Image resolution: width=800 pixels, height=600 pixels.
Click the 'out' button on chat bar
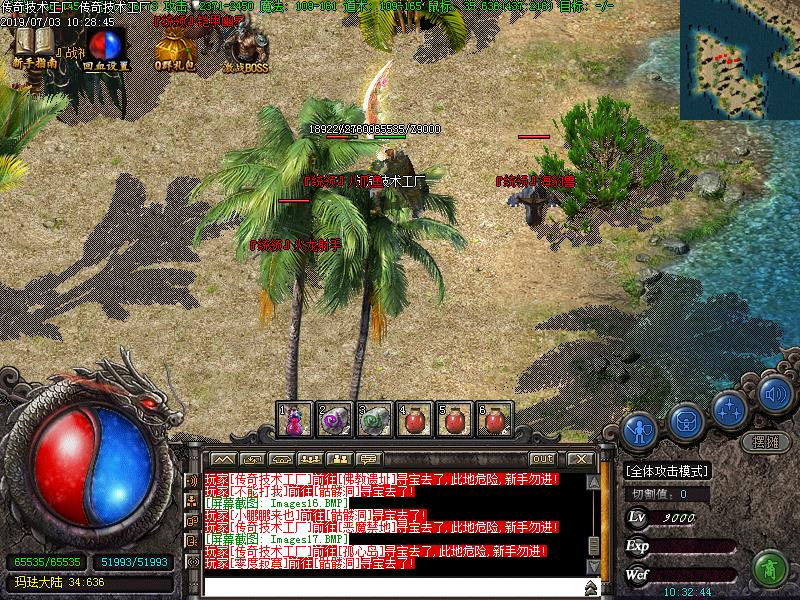(x=542, y=459)
